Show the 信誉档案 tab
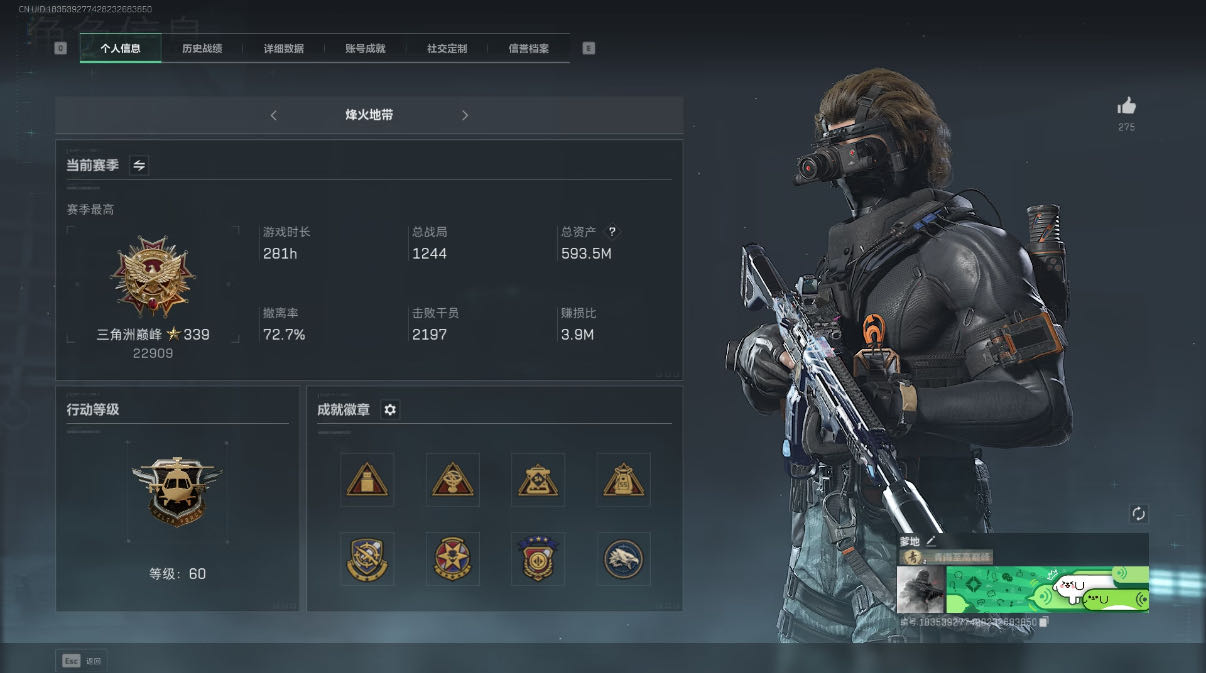1206x673 pixels. pos(528,48)
